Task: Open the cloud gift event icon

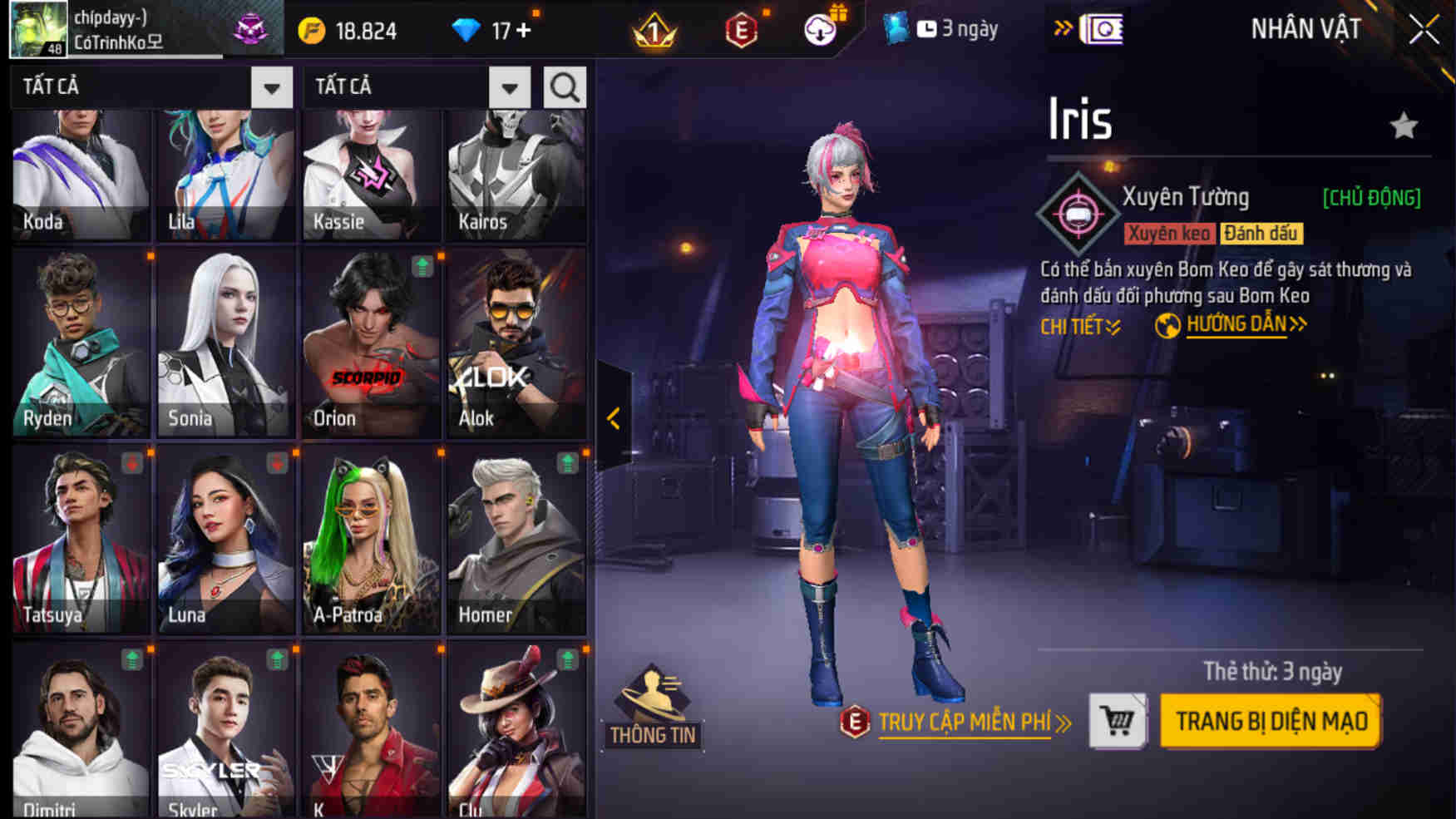Action: [x=819, y=29]
